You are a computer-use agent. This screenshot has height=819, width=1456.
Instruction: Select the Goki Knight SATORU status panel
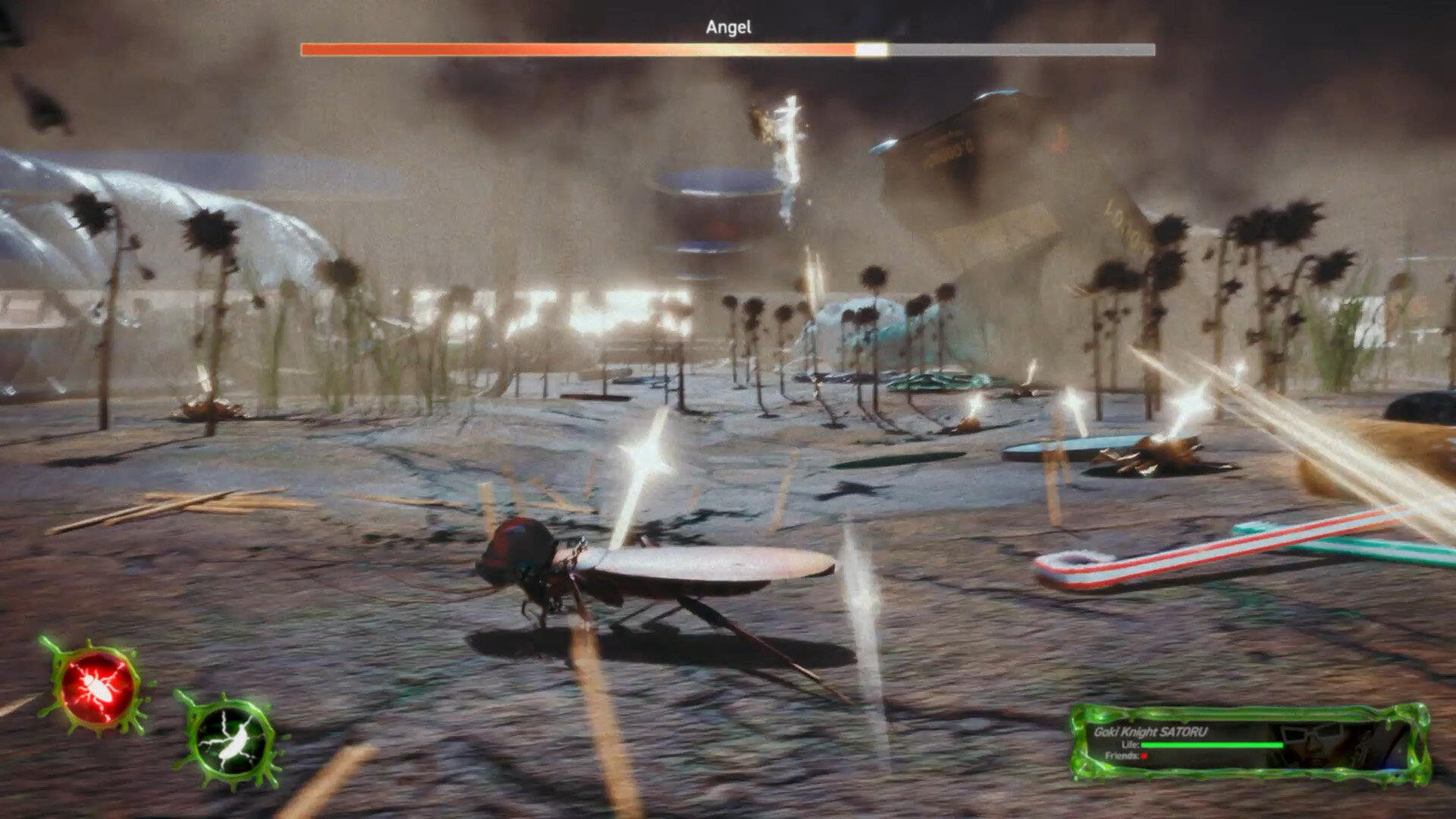(1249, 744)
